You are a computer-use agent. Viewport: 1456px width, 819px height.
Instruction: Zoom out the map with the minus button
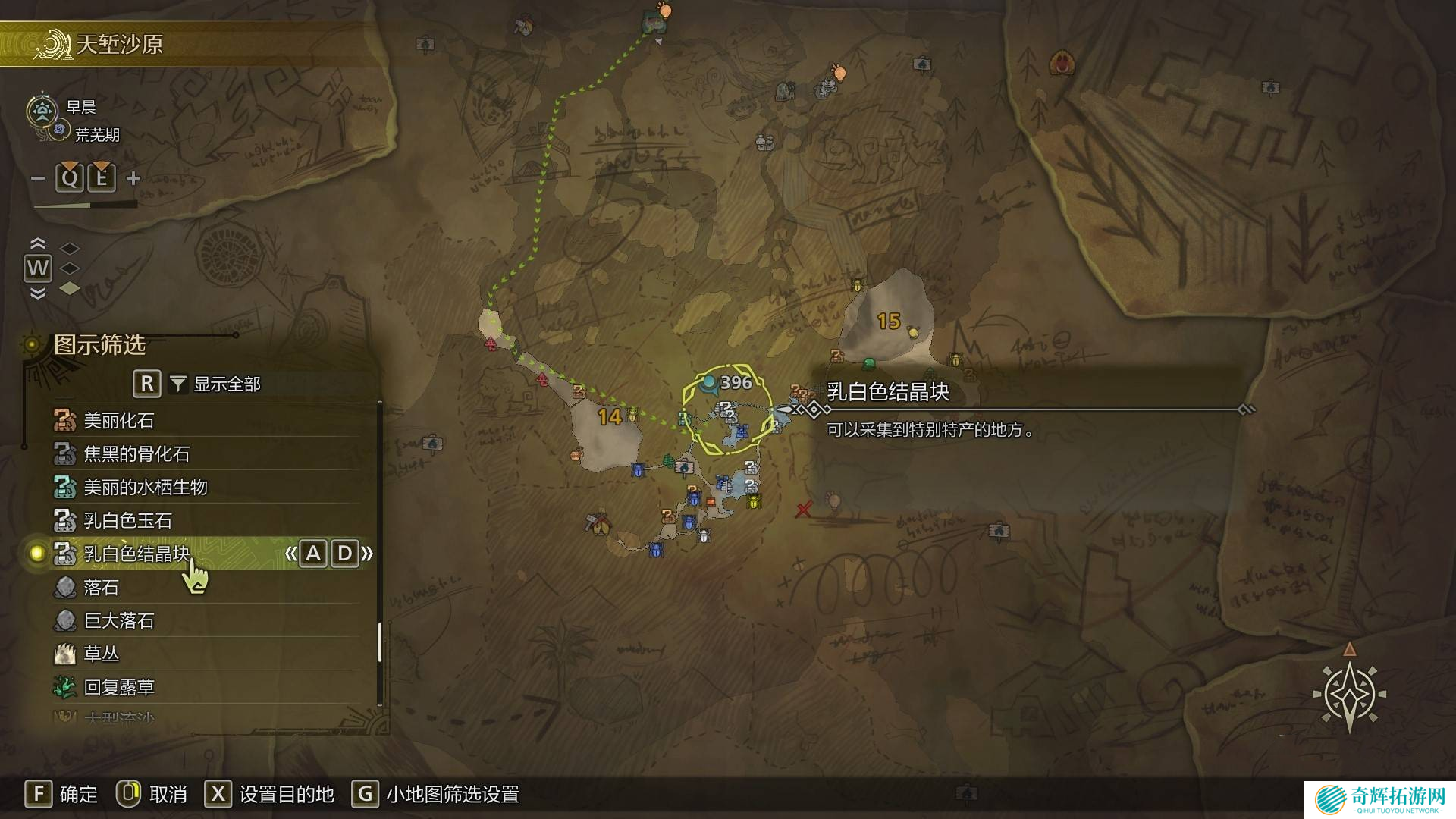[x=38, y=178]
